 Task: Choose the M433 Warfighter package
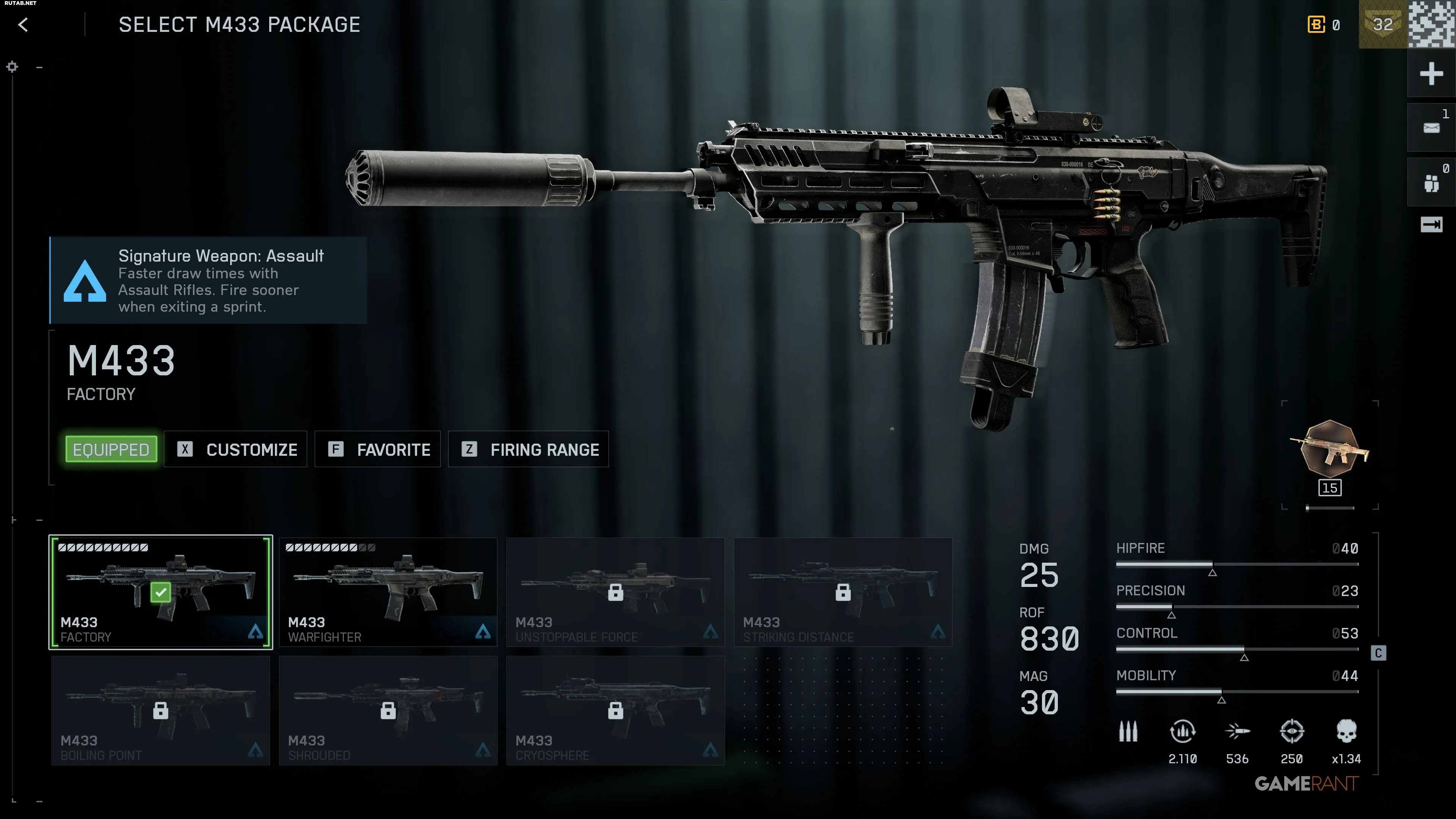coord(388,592)
